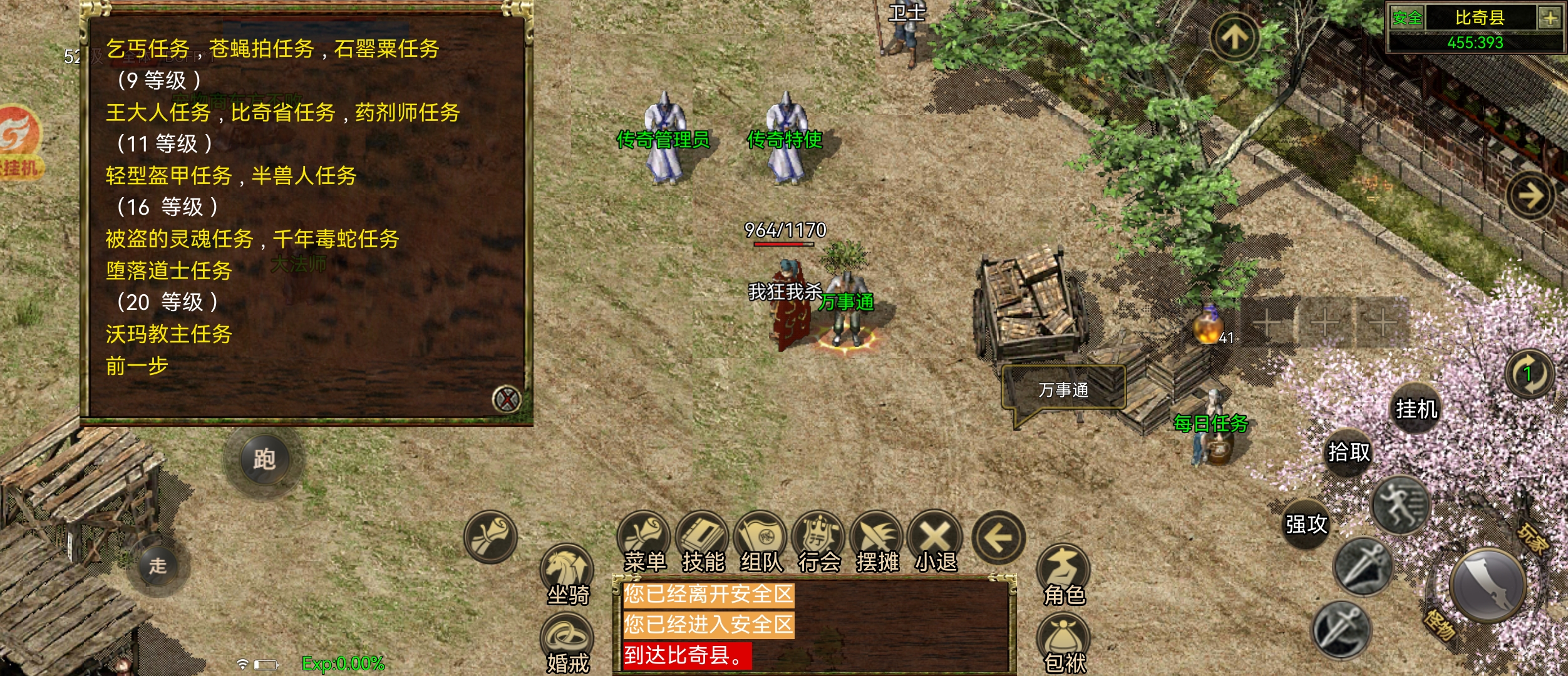This screenshot has width=1568, height=676.
Task: Show the 行会 guild window
Action: (819, 543)
